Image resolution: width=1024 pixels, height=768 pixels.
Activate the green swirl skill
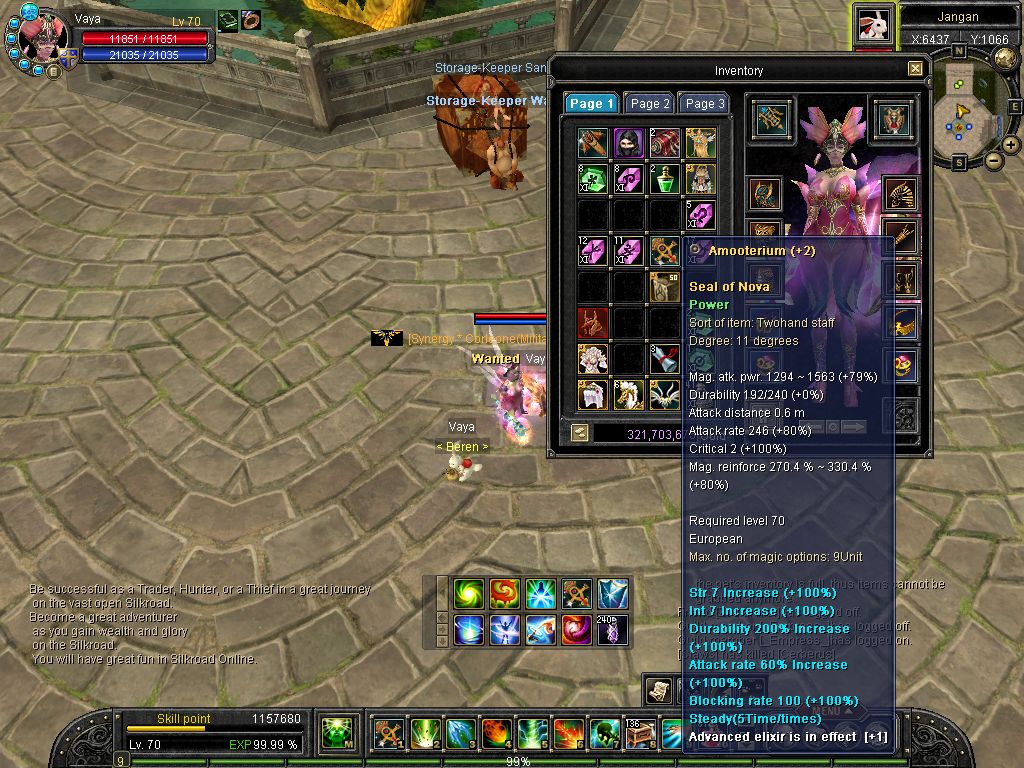[469, 594]
